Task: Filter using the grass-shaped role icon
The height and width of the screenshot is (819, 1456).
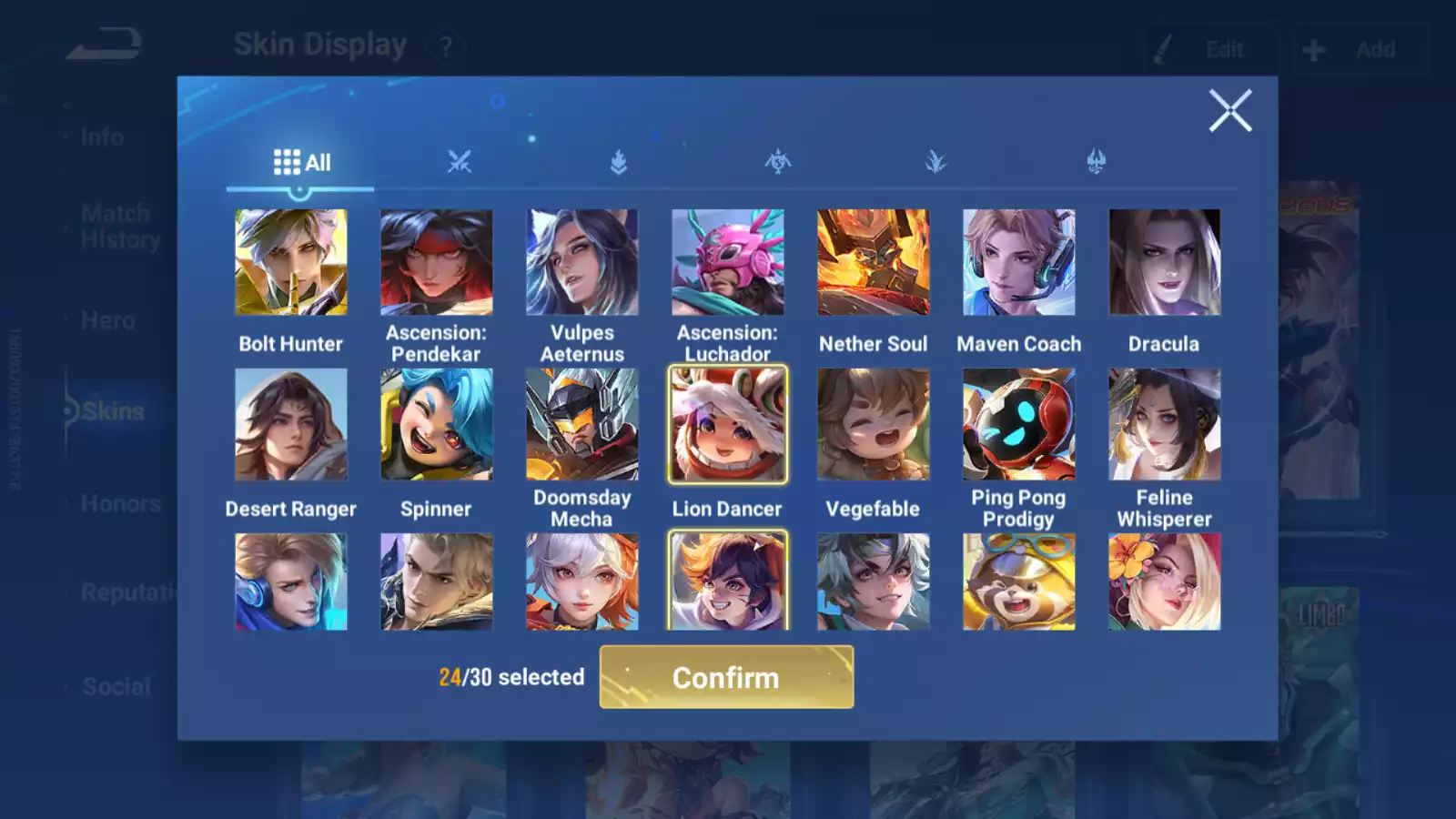Action: click(935, 162)
